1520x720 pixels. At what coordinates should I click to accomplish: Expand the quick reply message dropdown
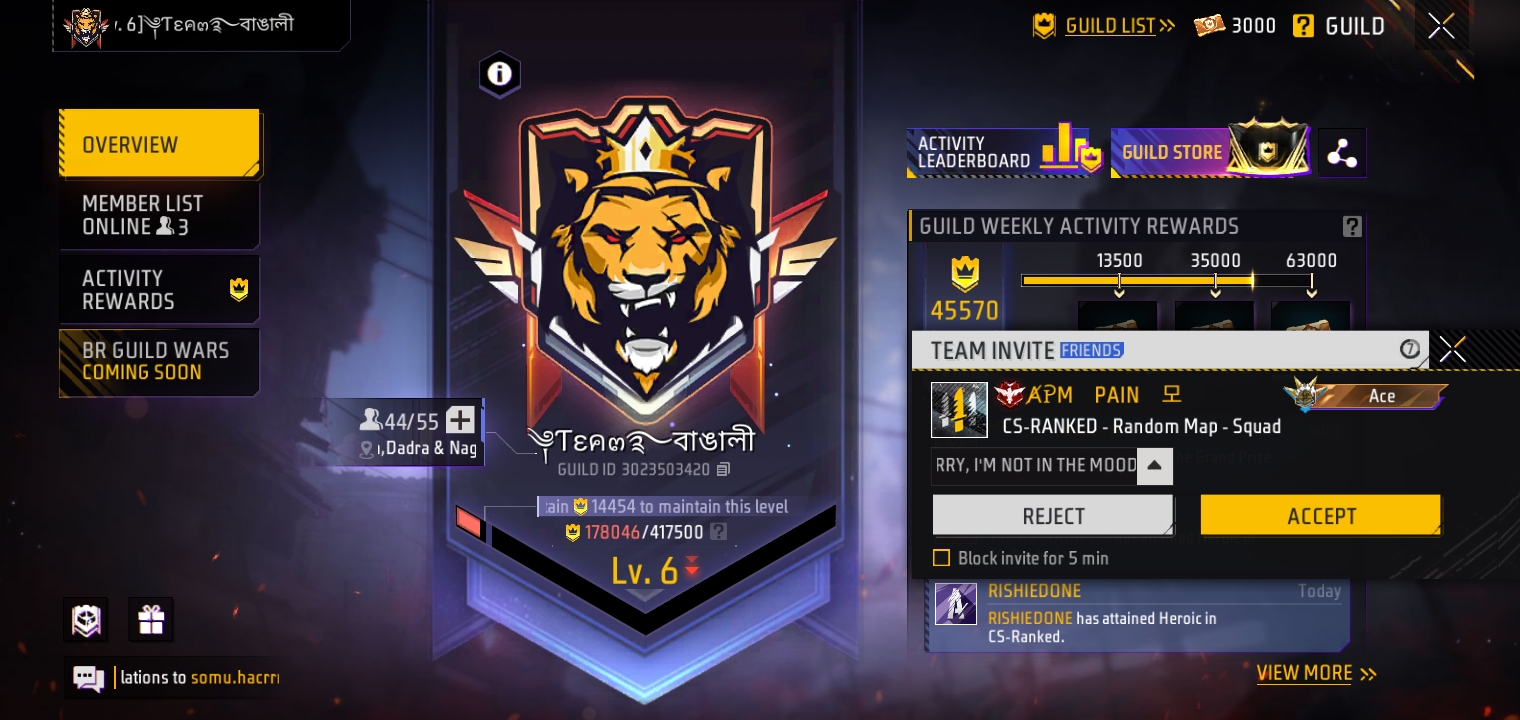click(1155, 466)
